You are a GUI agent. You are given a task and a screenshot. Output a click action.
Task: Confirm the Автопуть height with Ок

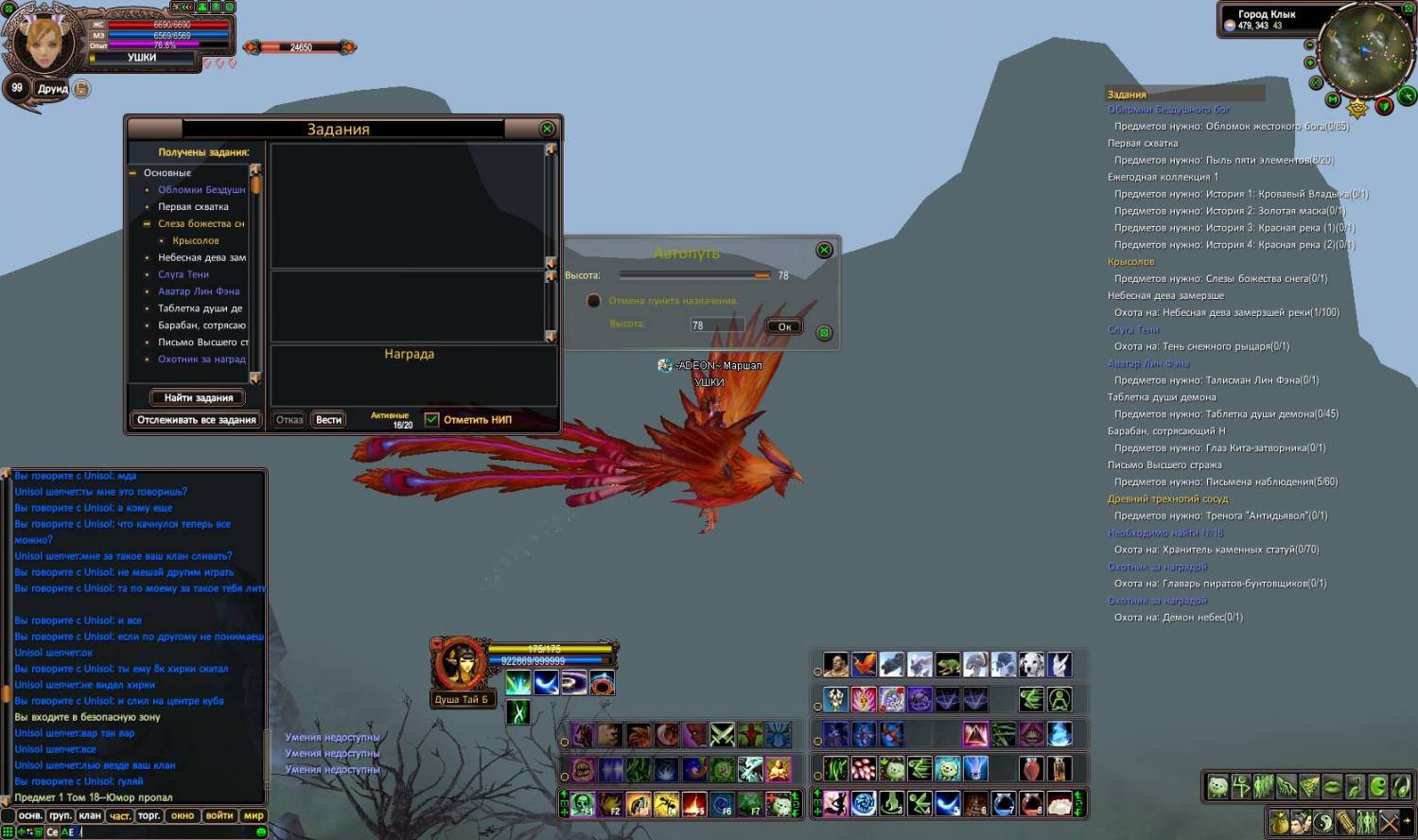(784, 326)
